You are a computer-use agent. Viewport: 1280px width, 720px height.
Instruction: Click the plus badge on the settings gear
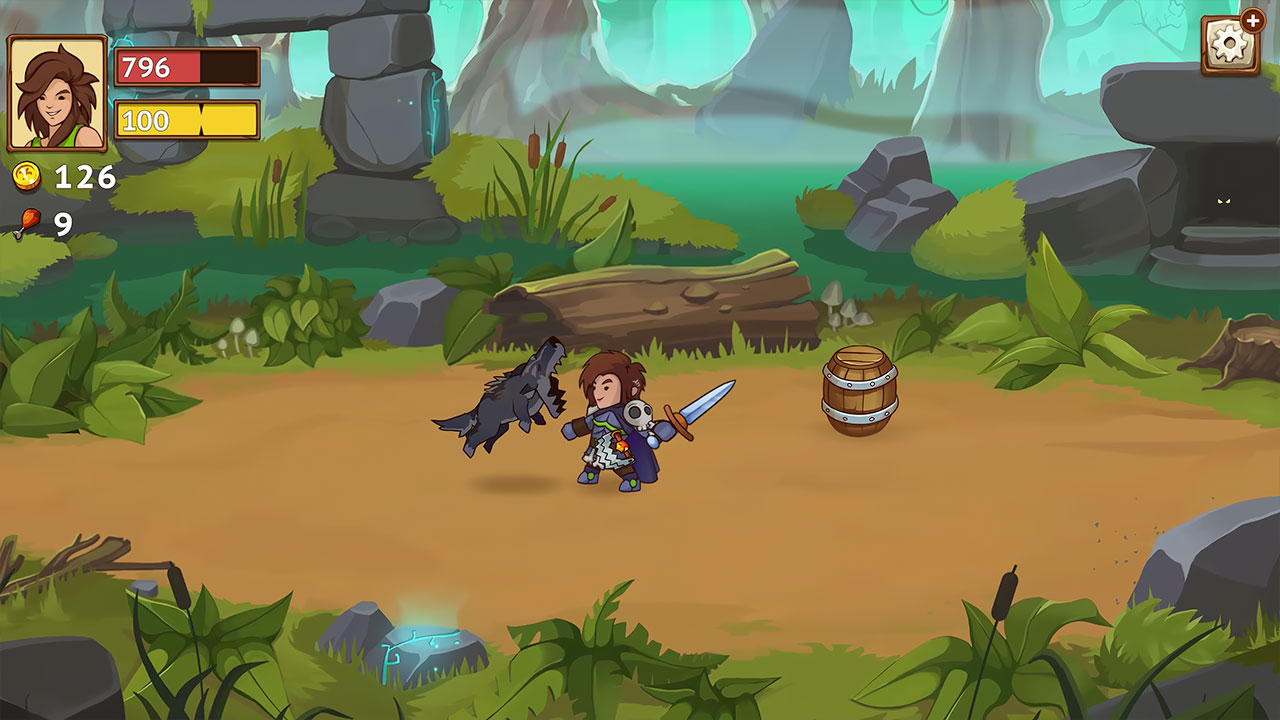(1254, 20)
